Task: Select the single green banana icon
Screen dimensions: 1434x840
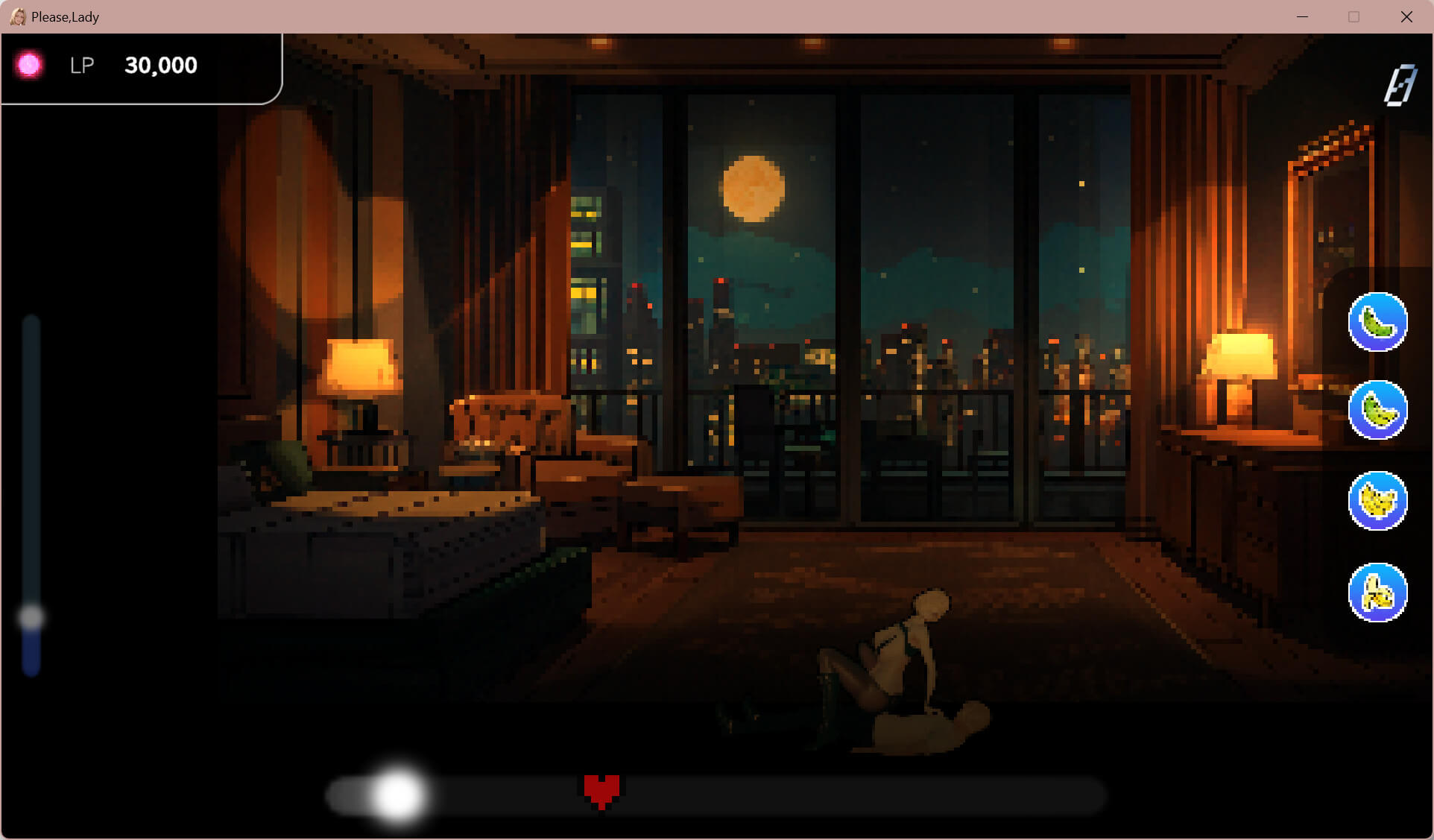Action: [1377, 322]
